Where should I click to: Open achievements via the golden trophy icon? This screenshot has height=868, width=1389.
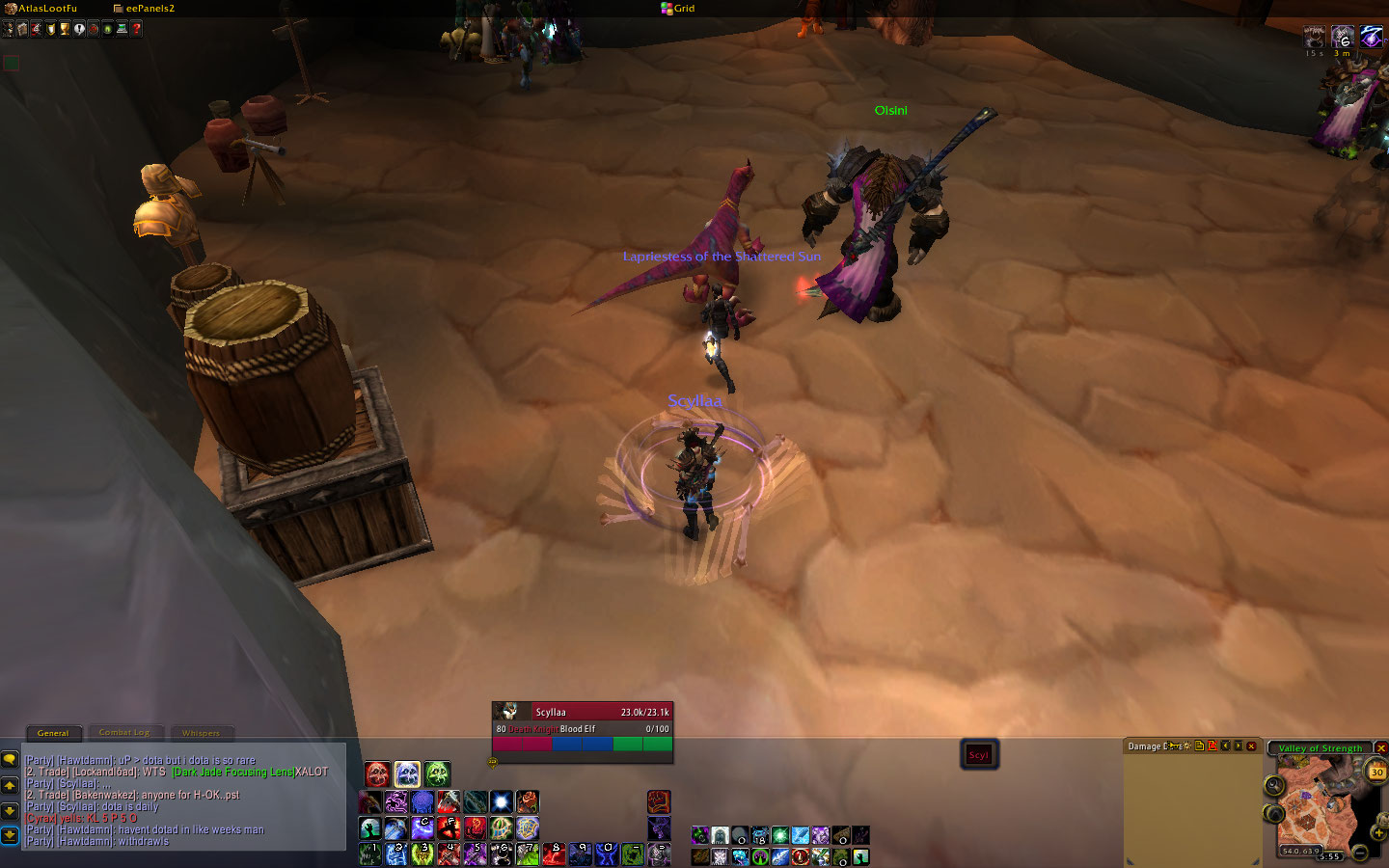(x=65, y=29)
